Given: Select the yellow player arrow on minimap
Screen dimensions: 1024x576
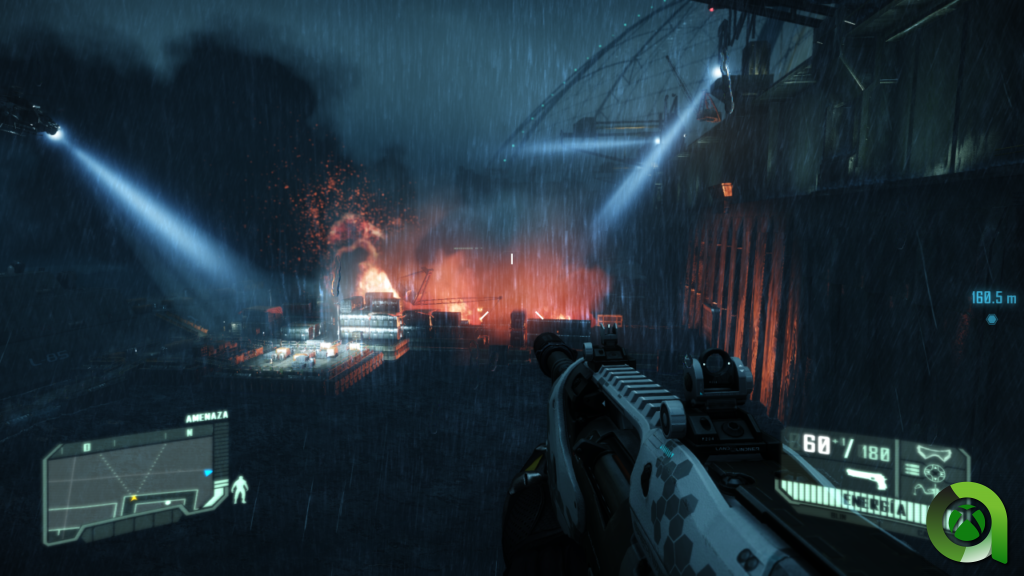Looking at the screenshot, I should point(132,497).
